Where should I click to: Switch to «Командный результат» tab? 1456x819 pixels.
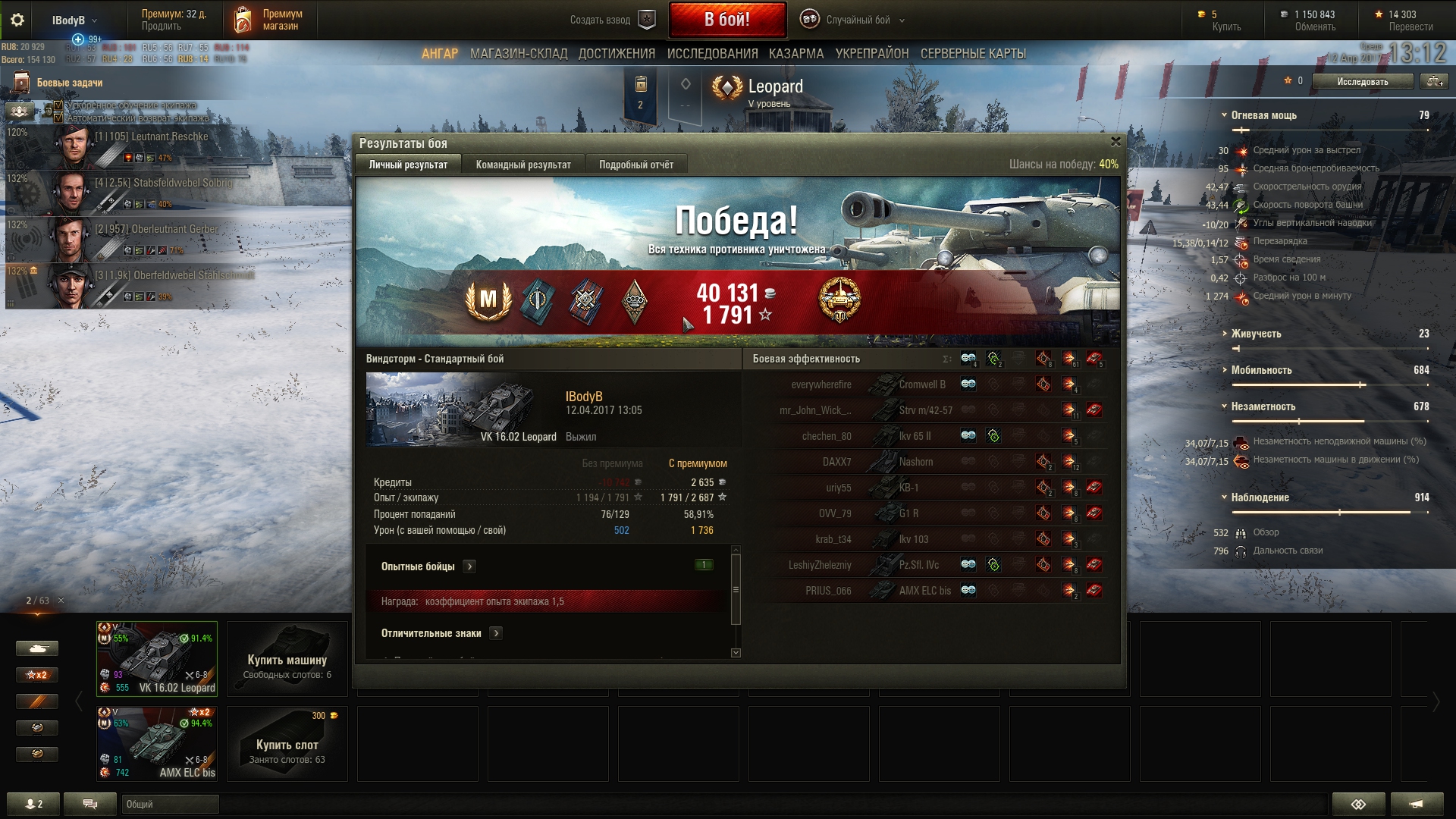pyautogui.click(x=523, y=165)
